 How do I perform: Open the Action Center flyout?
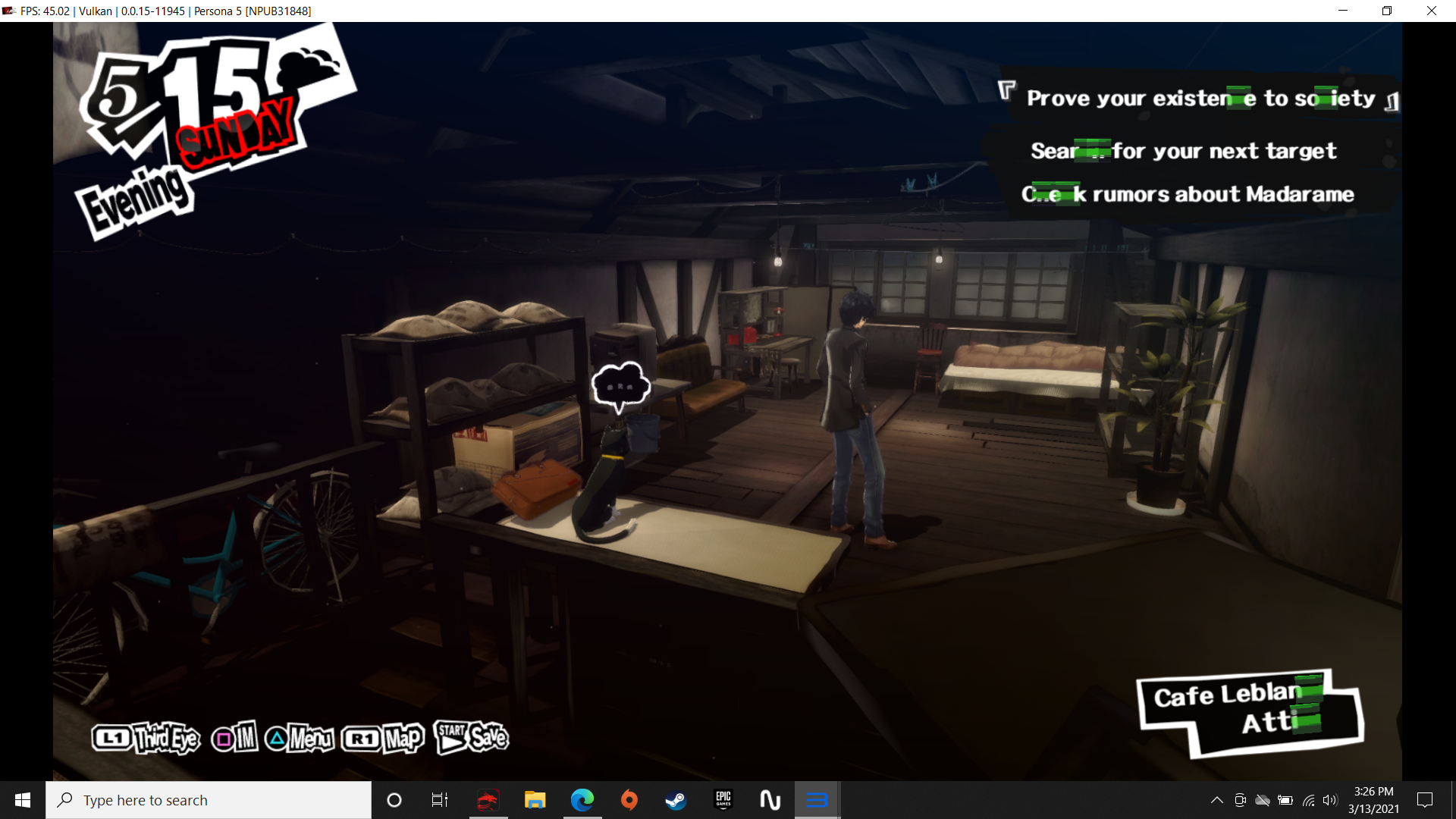(1424, 800)
